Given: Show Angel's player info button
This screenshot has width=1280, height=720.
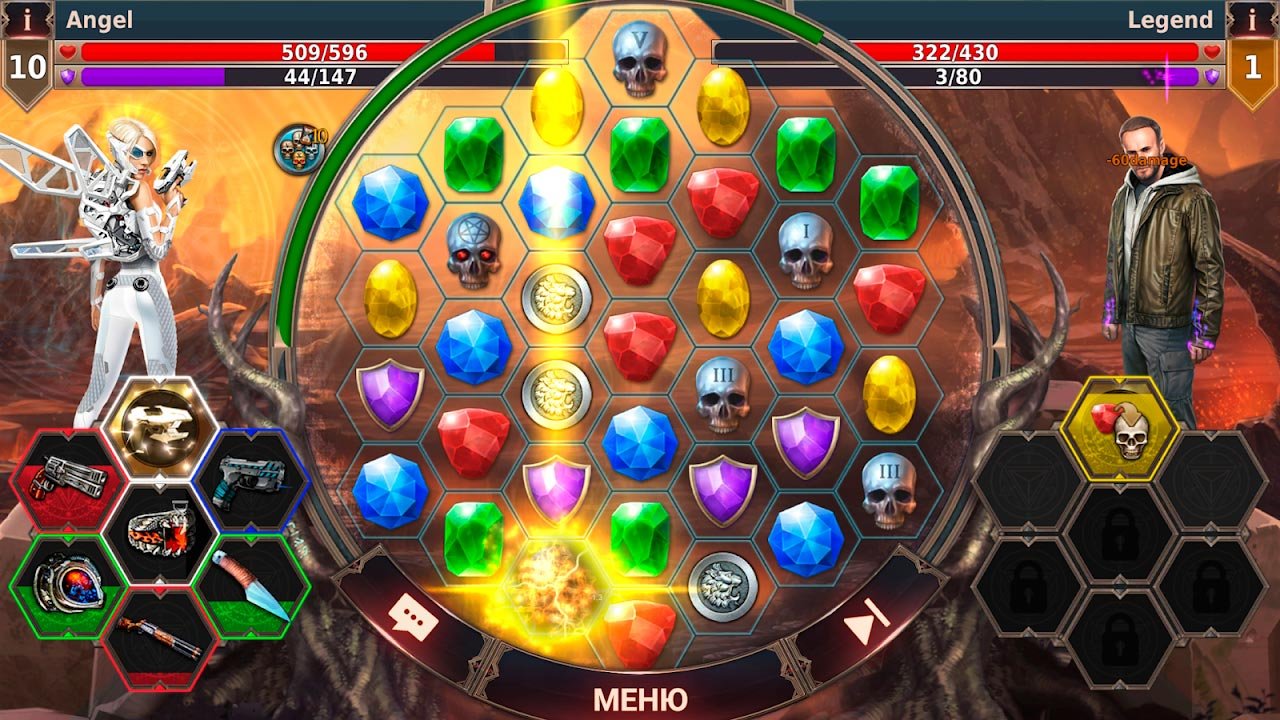Looking at the screenshot, I should pyautogui.click(x=27, y=19).
